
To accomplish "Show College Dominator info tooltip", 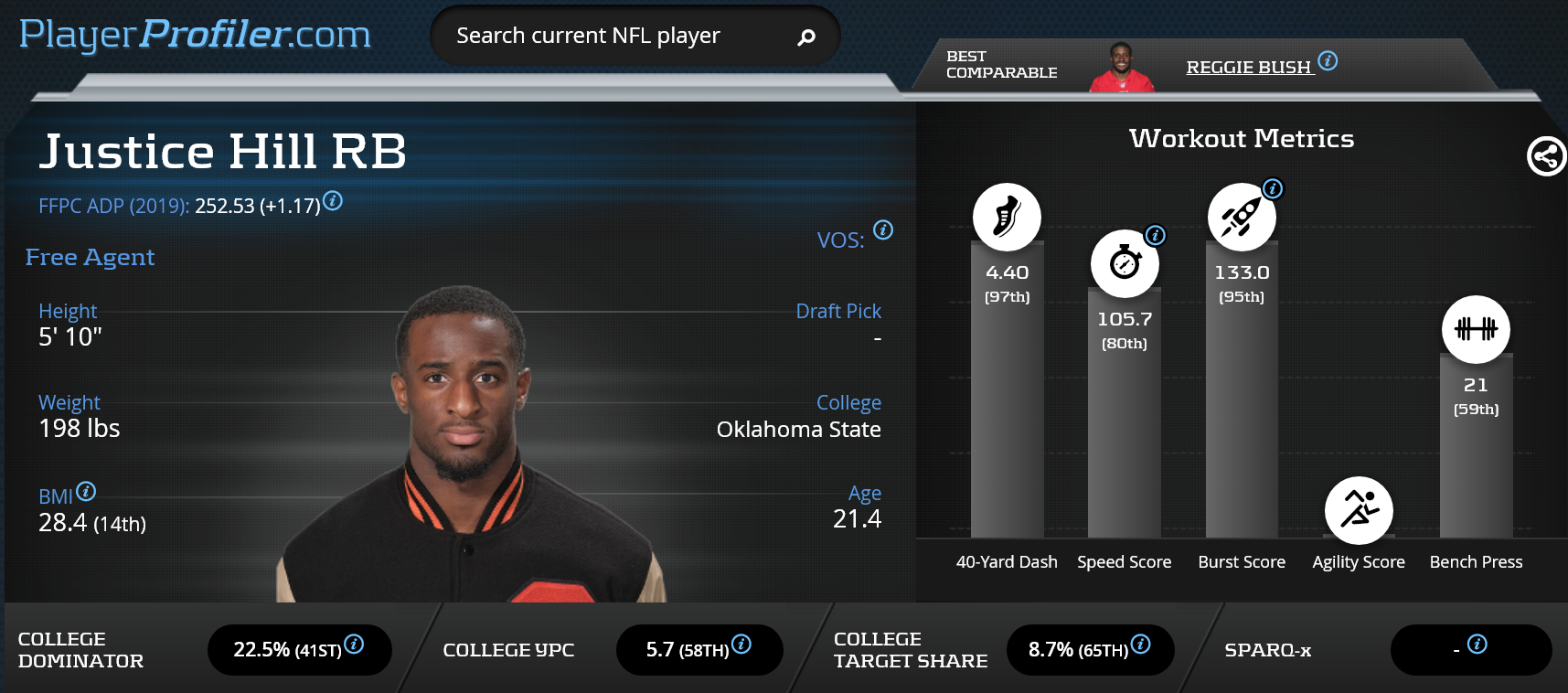I will 354,644.
